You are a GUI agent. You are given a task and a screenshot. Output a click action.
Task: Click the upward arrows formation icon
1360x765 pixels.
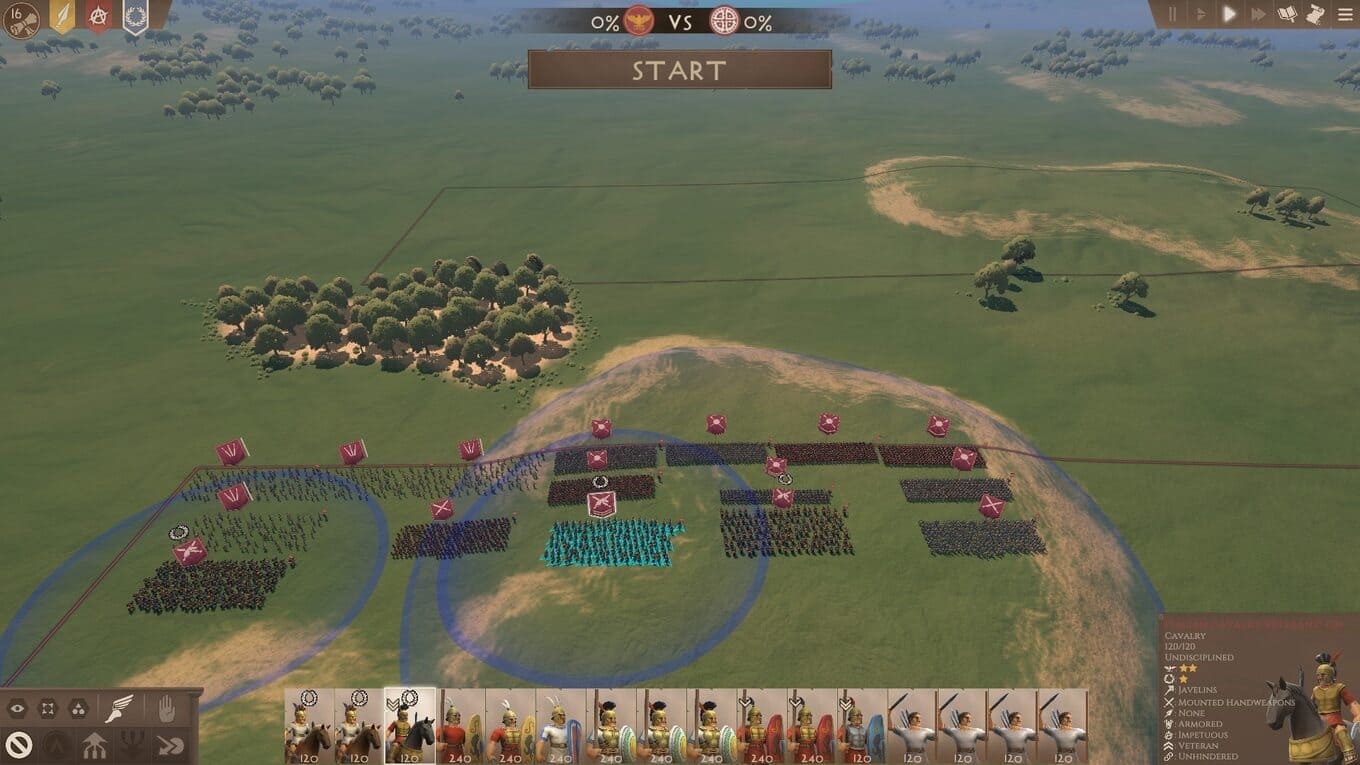tap(95, 744)
